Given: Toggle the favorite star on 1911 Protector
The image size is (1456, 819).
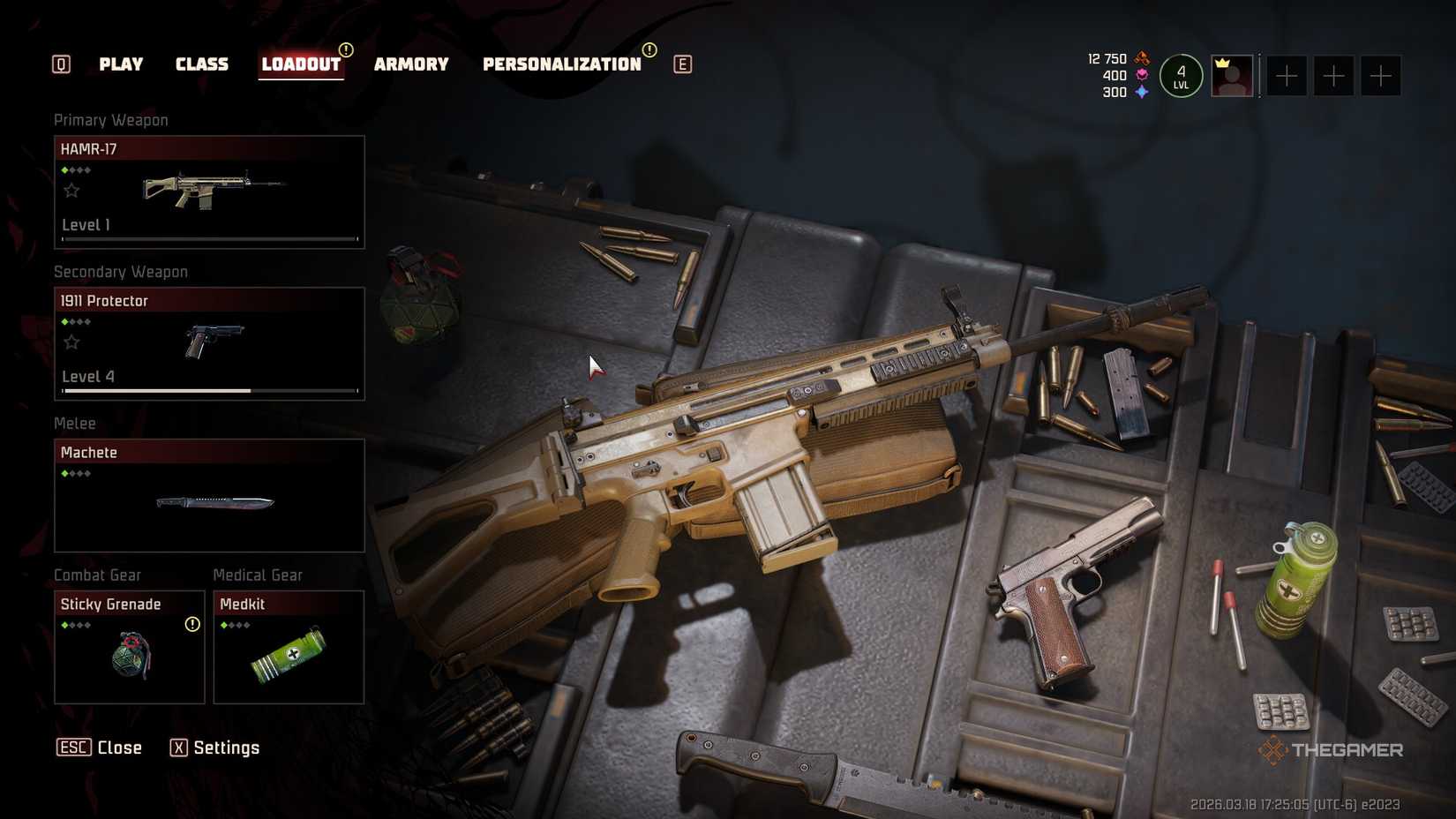Looking at the screenshot, I should (71, 342).
